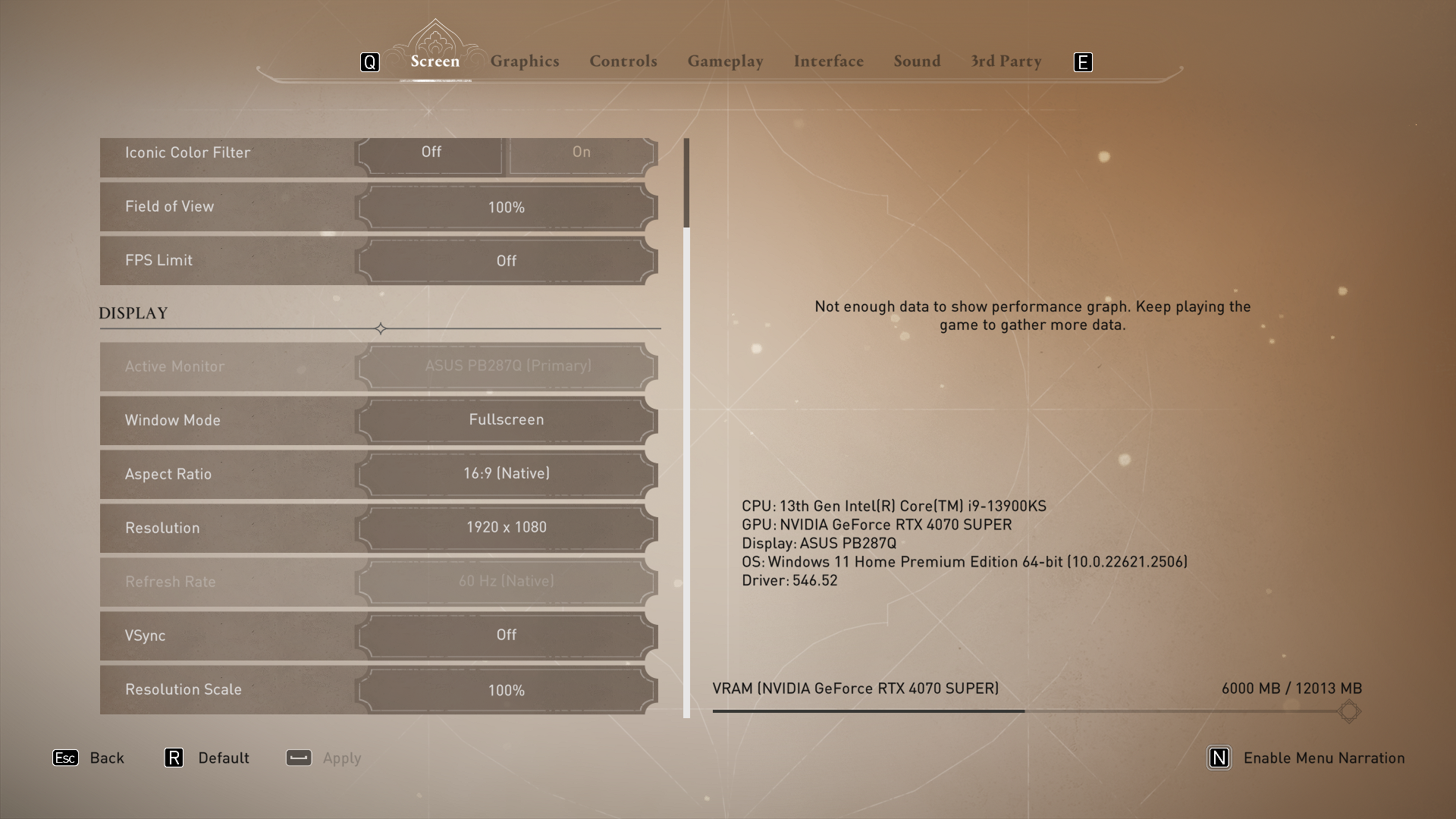This screenshot has width=1456, height=819.
Task: Open the 3rd Party tab
Action: [1006, 61]
